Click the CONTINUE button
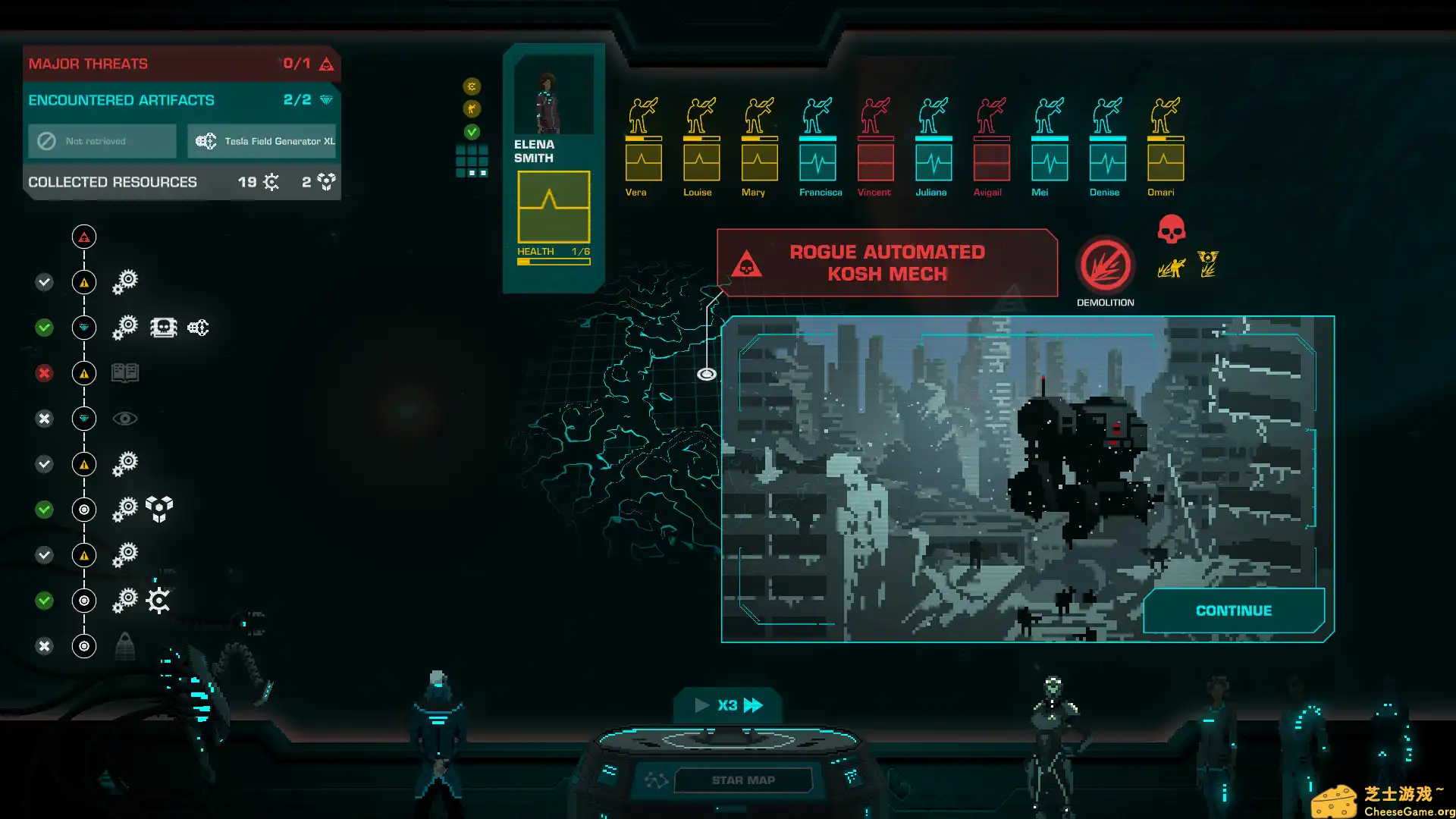Screen dimensions: 1456x819 1234,610
